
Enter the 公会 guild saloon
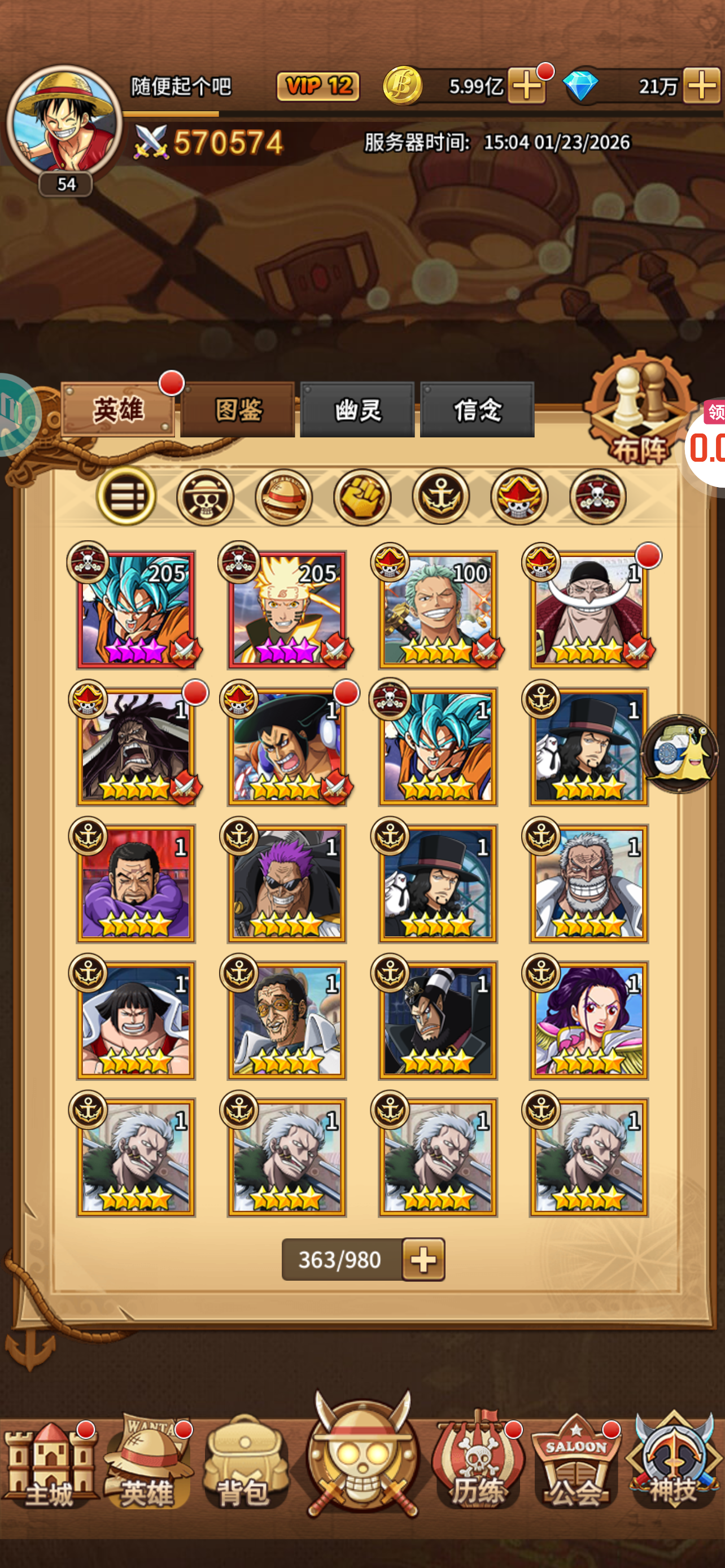(x=575, y=1464)
